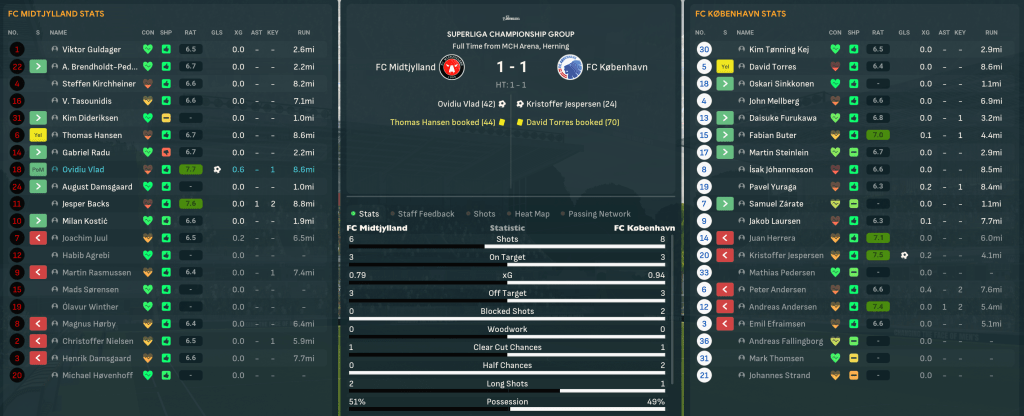The height and width of the screenshot is (416, 1024).
Task: Select the Stats tab
Action: click(368, 213)
